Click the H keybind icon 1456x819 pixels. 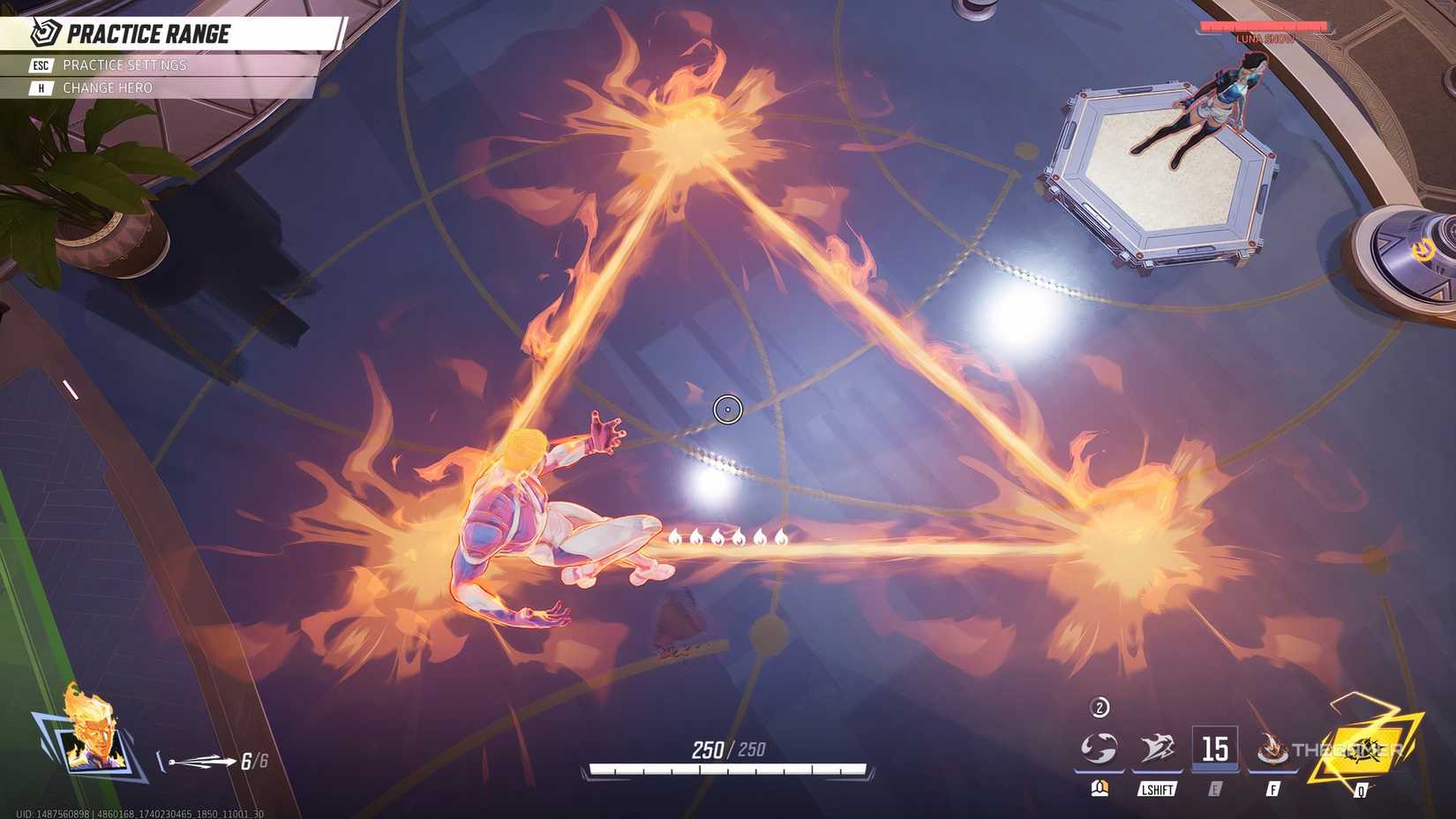[40, 87]
